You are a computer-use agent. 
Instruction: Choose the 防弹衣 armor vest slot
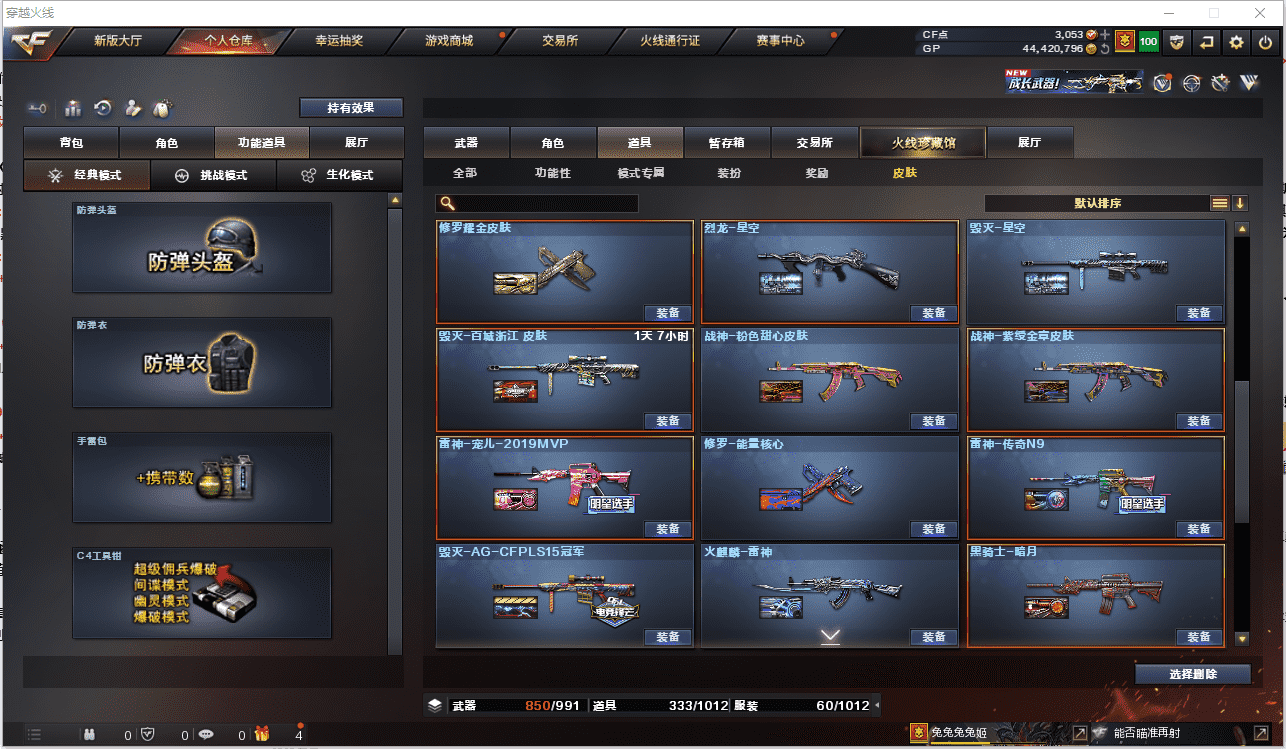pyautogui.click(x=202, y=363)
